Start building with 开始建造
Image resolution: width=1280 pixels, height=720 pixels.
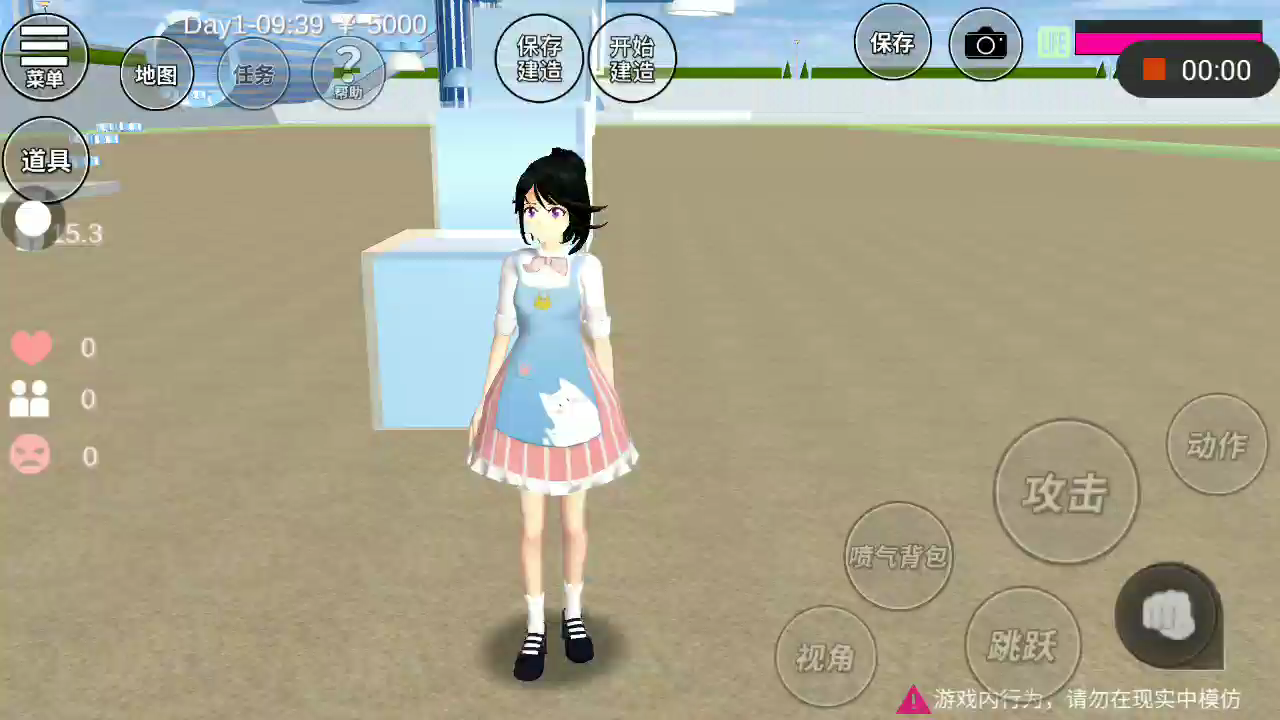click(x=632, y=58)
